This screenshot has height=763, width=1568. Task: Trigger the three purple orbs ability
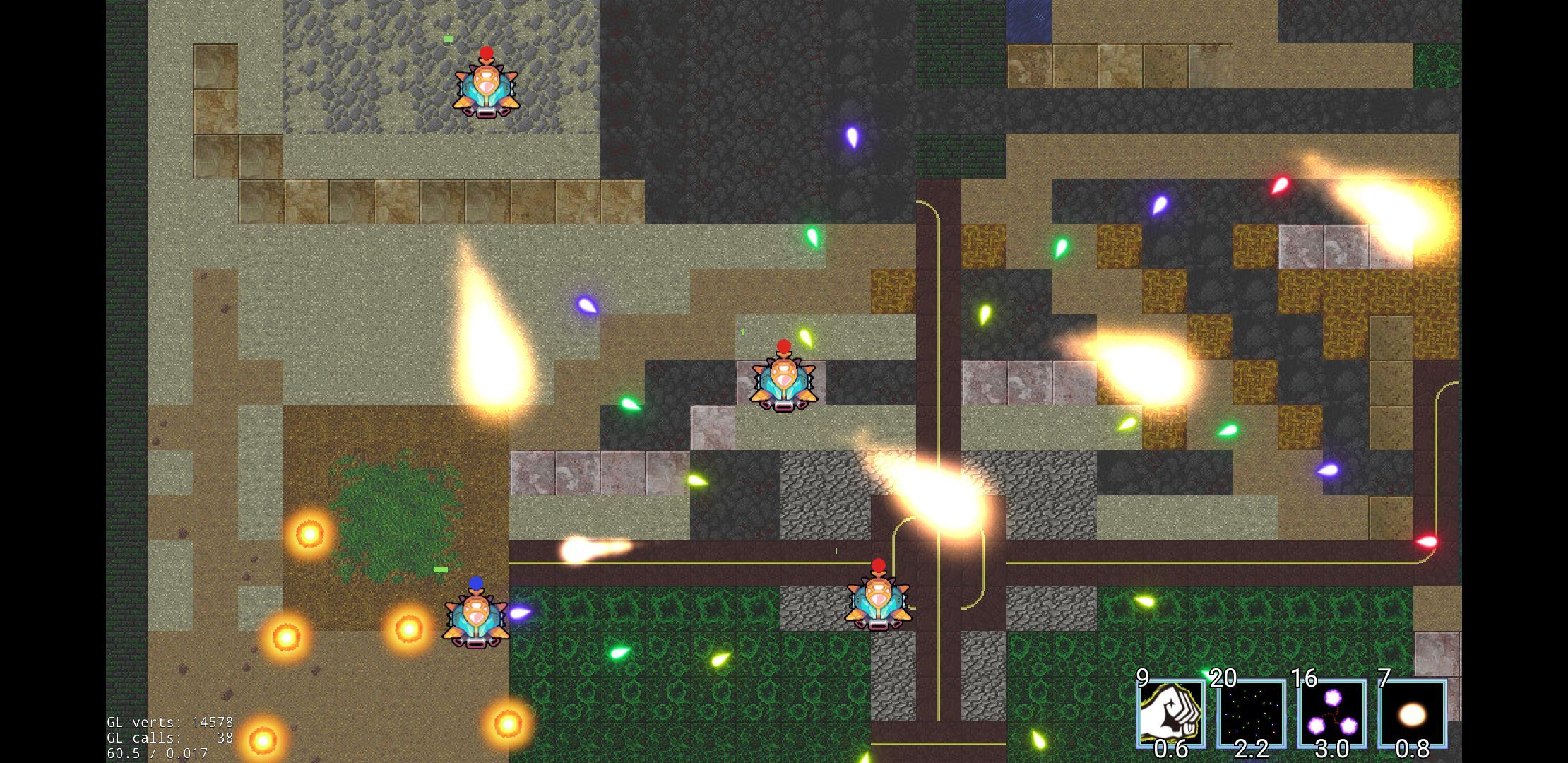1331,714
